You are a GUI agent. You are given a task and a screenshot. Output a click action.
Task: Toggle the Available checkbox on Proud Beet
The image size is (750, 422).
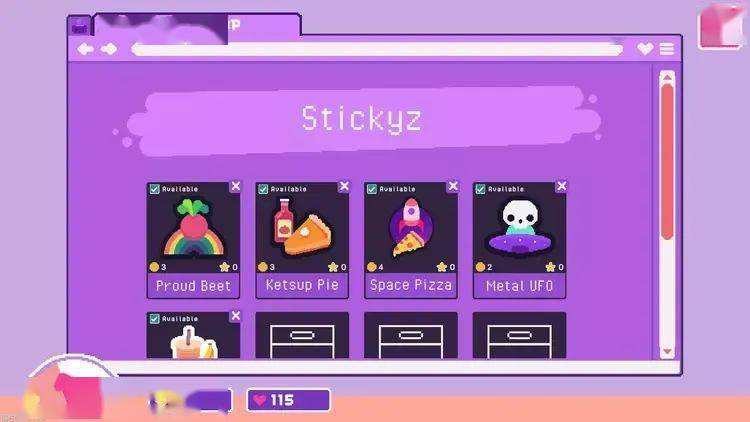pos(154,188)
